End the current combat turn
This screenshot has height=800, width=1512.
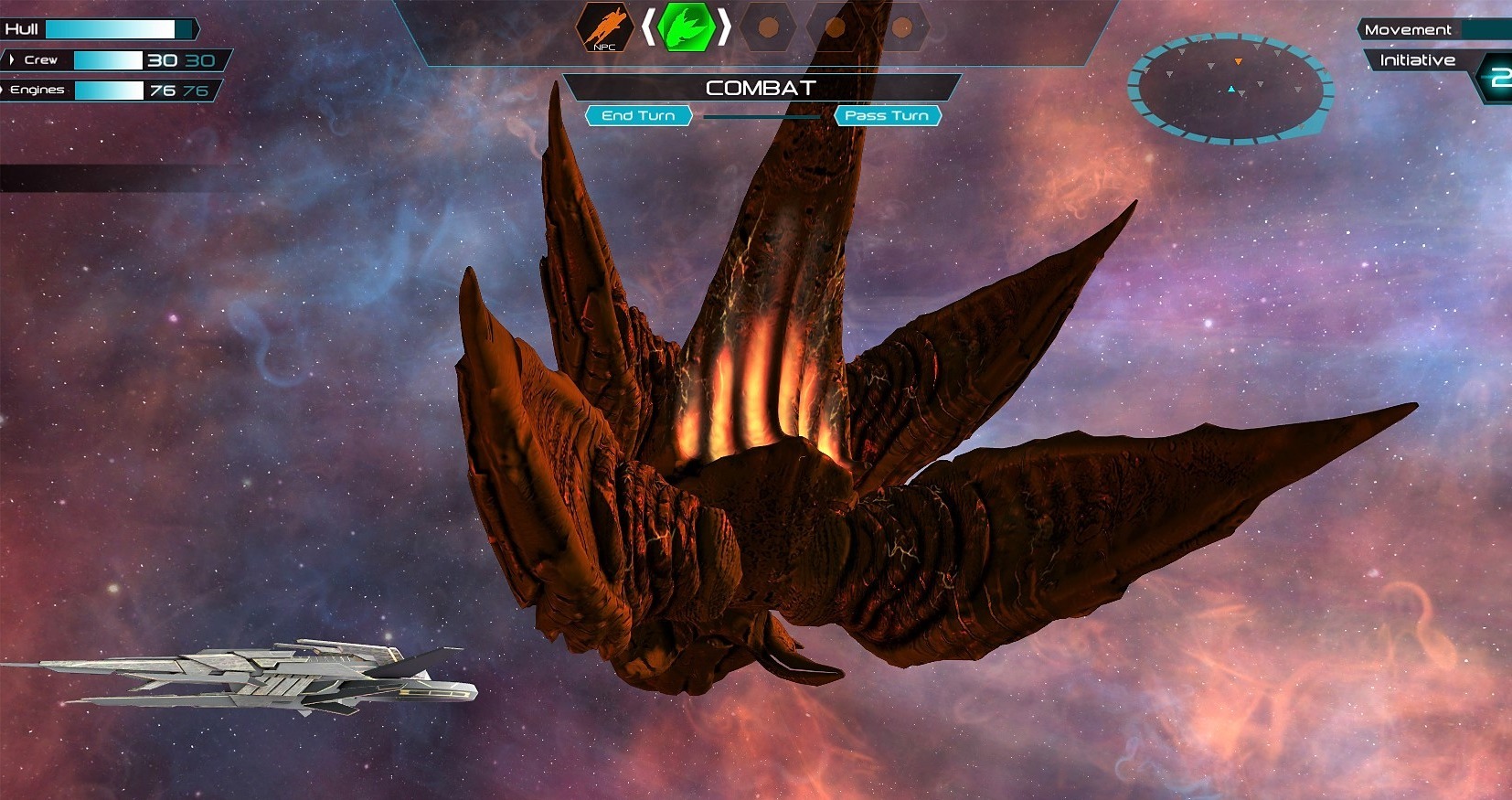(638, 116)
